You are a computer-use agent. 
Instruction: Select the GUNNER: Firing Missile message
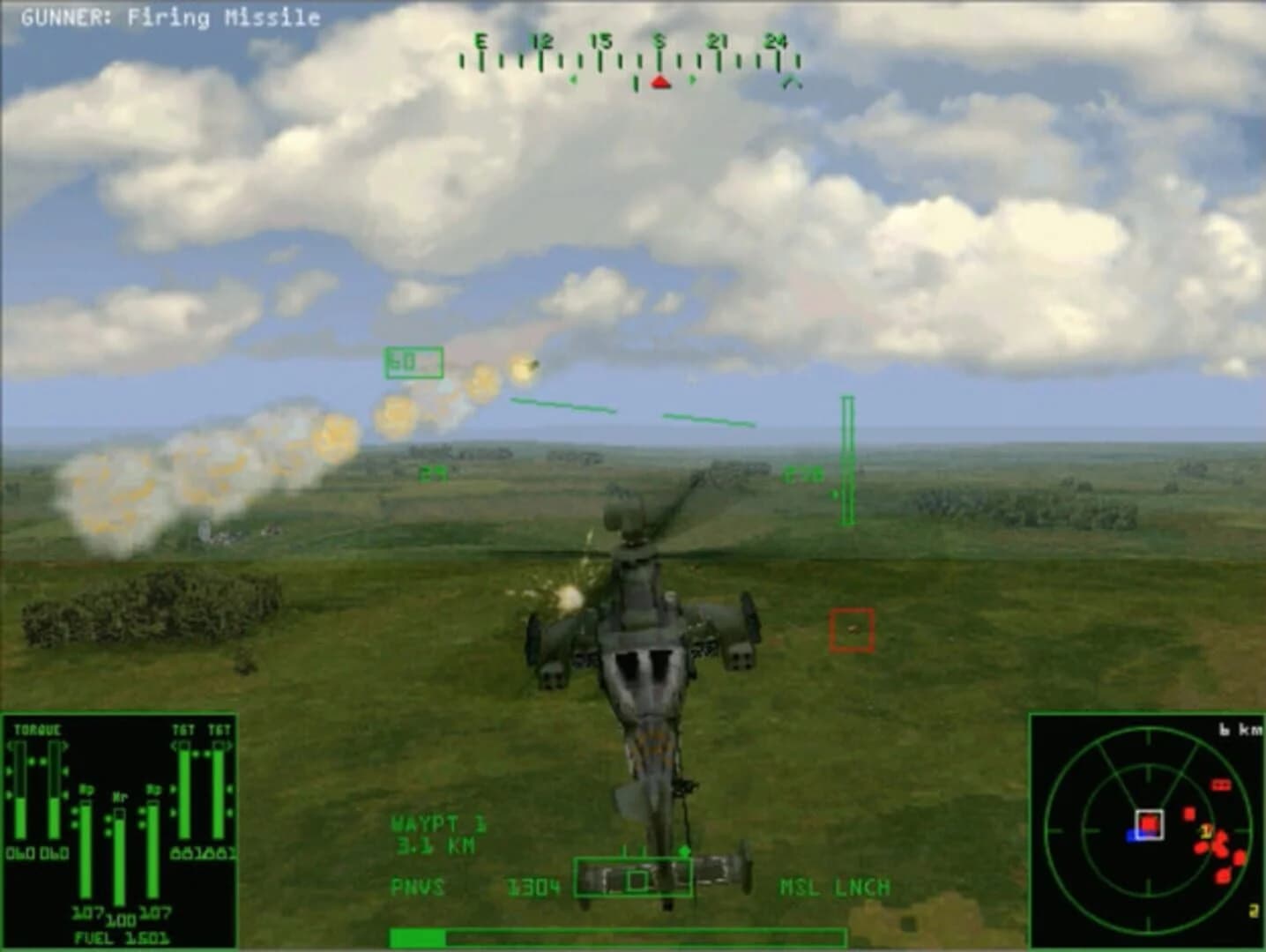click(x=173, y=18)
